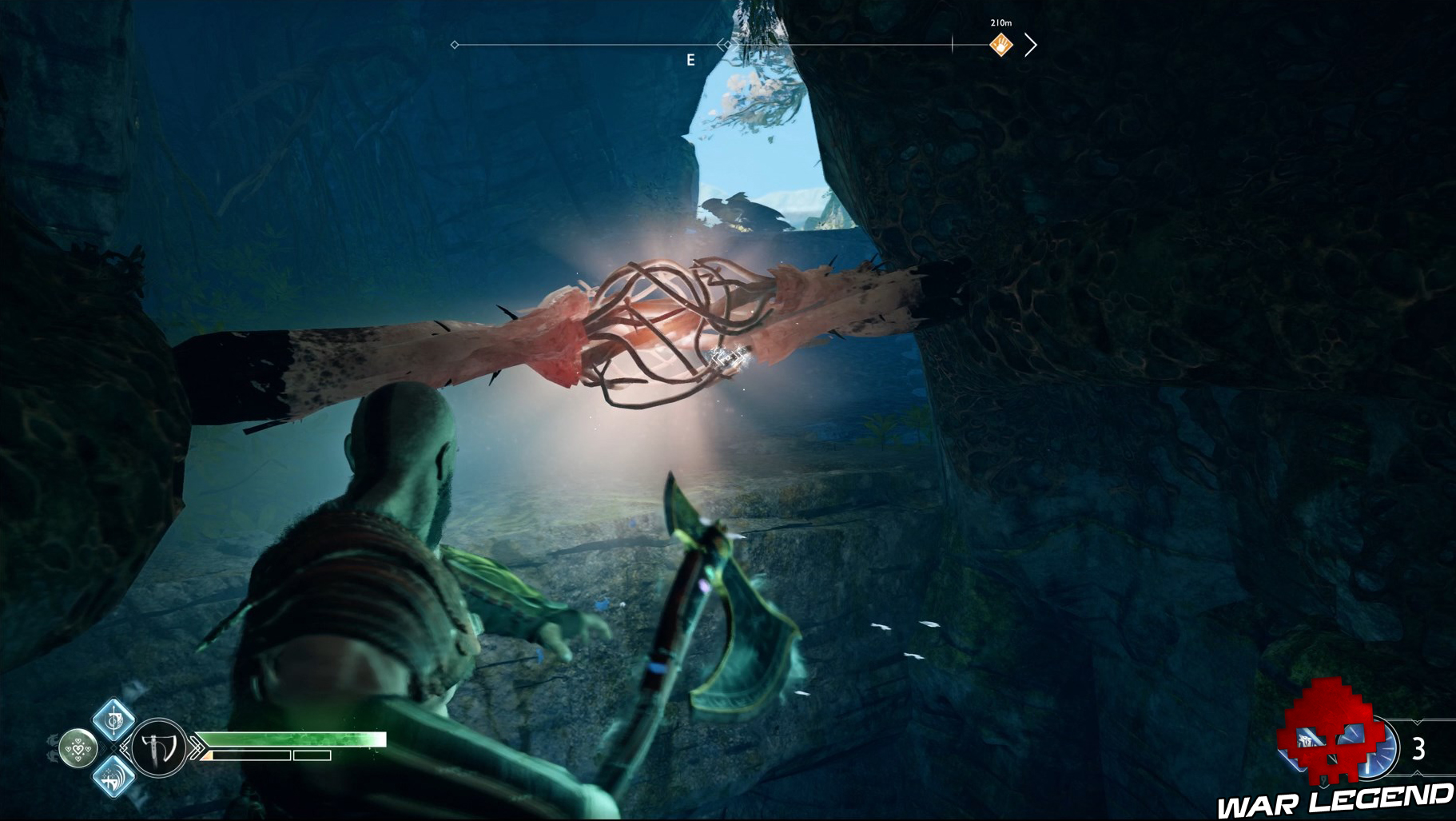The image size is (1456, 821).
Task: Click the Spartan Rage circular icon
Action: pos(78,749)
